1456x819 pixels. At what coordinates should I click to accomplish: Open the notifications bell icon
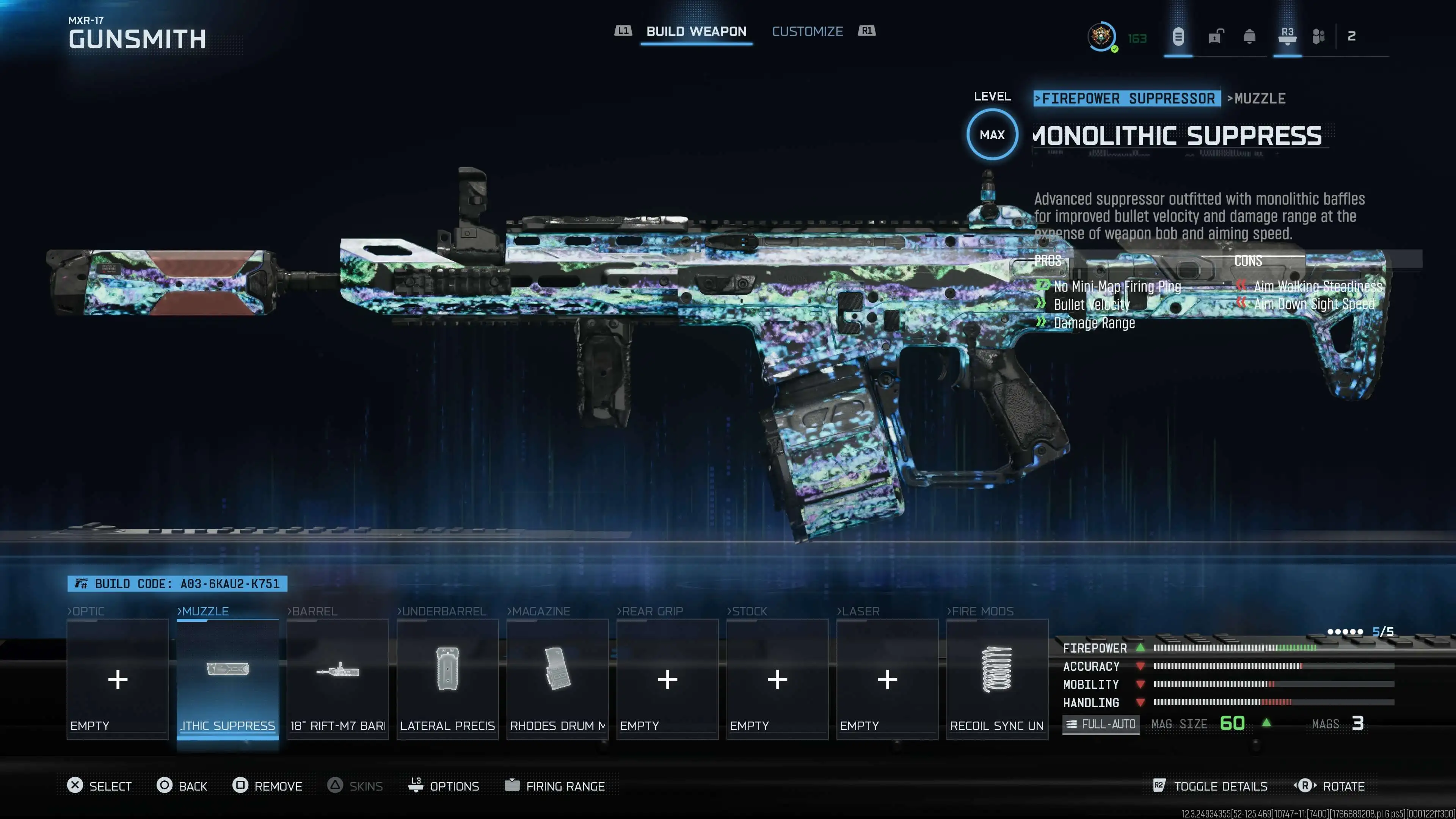pyautogui.click(x=1250, y=36)
